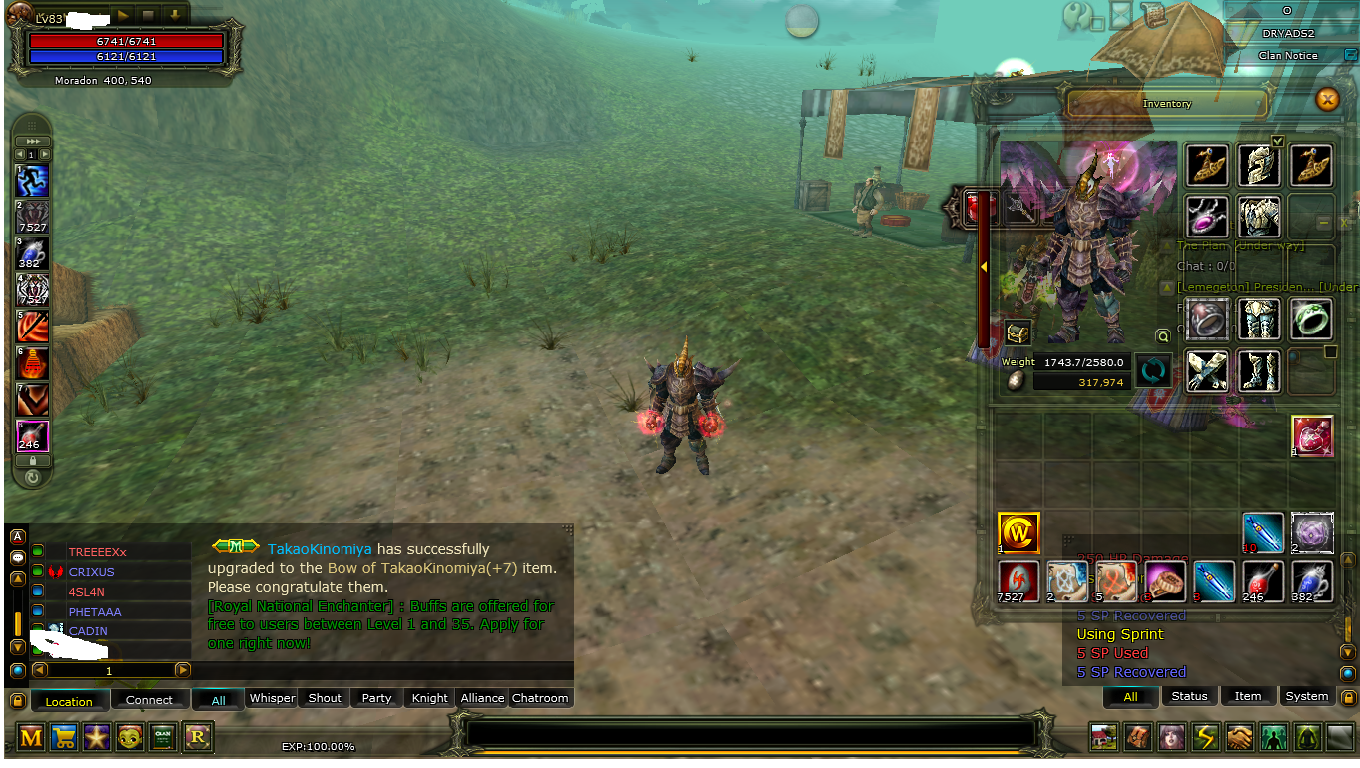Open the Power Up Store cart icon
The height and width of the screenshot is (768, 1360).
pos(62,737)
